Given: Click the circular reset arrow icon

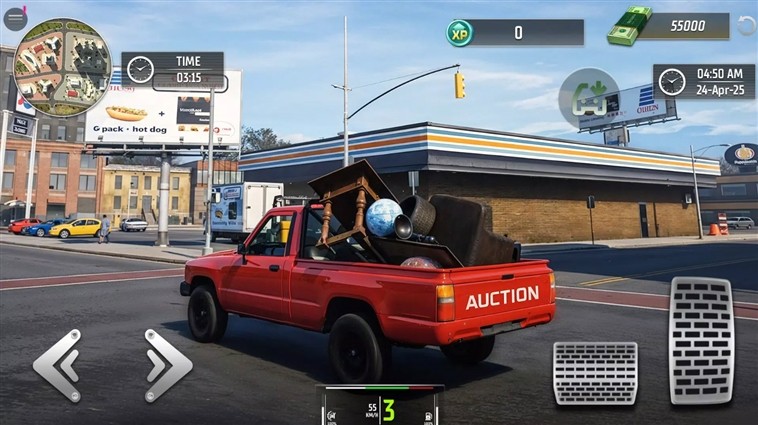Looking at the screenshot, I should click(x=746, y=26).
